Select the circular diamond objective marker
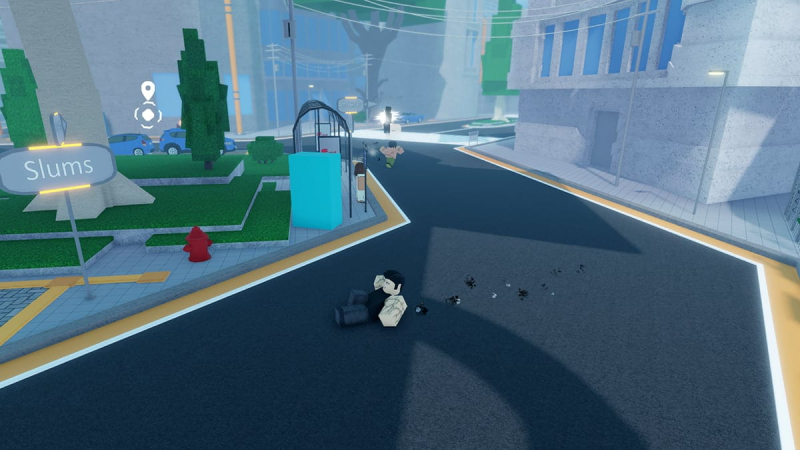 coord(148,115)
